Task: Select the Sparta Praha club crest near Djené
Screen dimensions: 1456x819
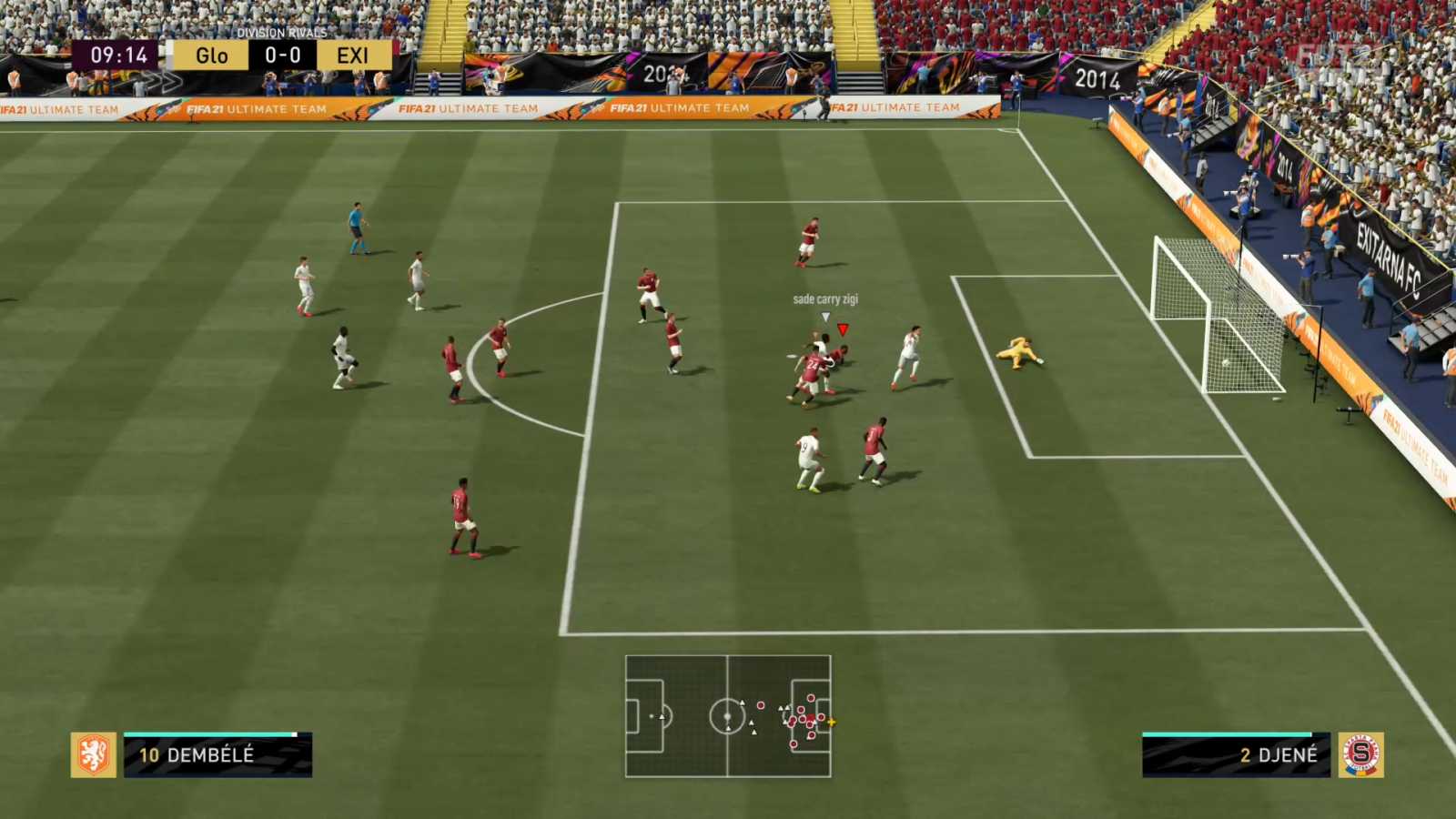Action: point(1360,753)
